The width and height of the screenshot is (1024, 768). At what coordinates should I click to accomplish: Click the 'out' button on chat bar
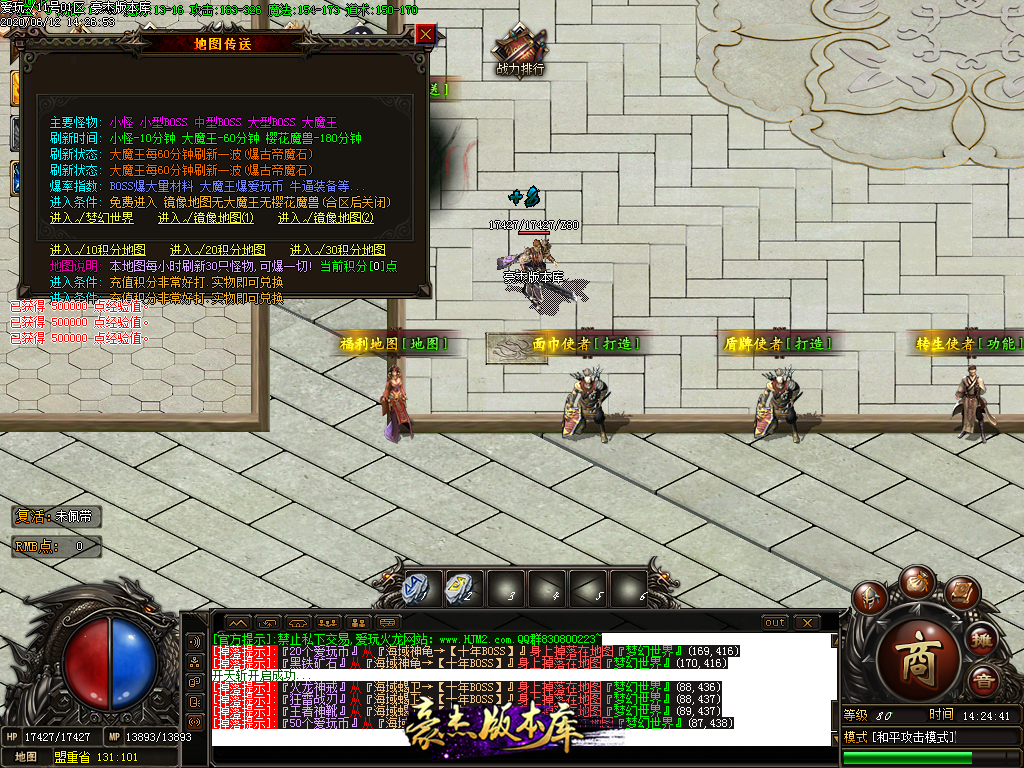click(775, 623)
